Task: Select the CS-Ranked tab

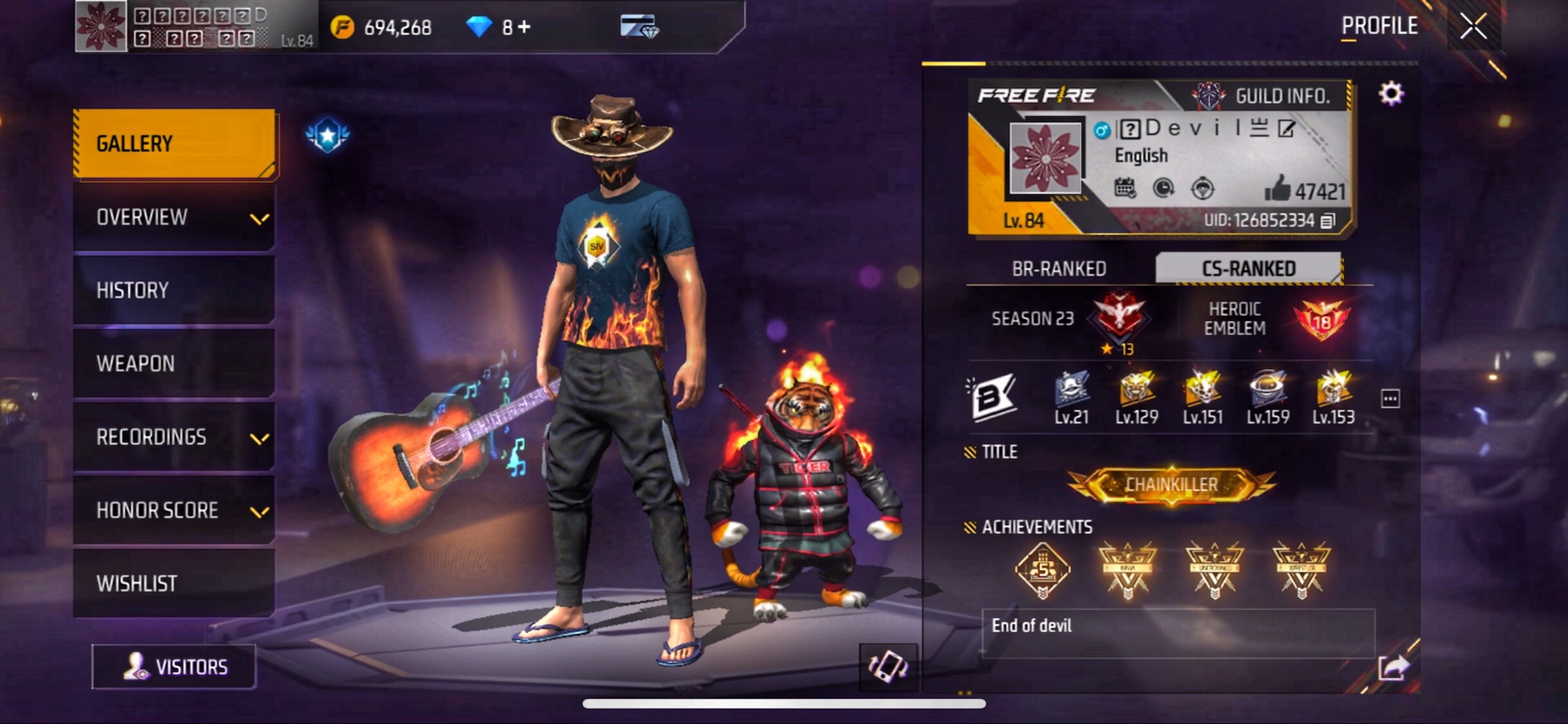Action: [1248, 268]
